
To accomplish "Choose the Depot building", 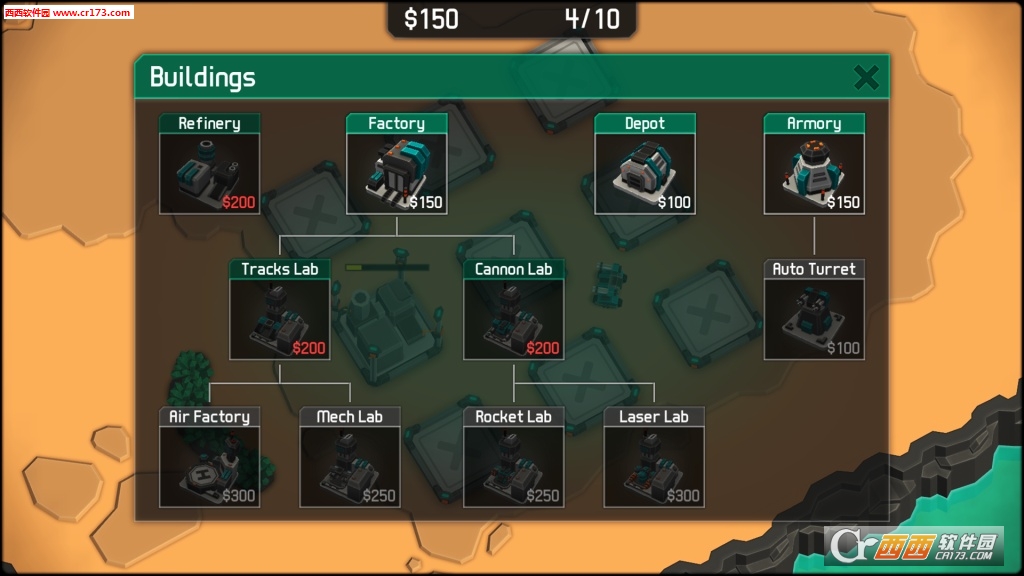I will click(645, 165).
